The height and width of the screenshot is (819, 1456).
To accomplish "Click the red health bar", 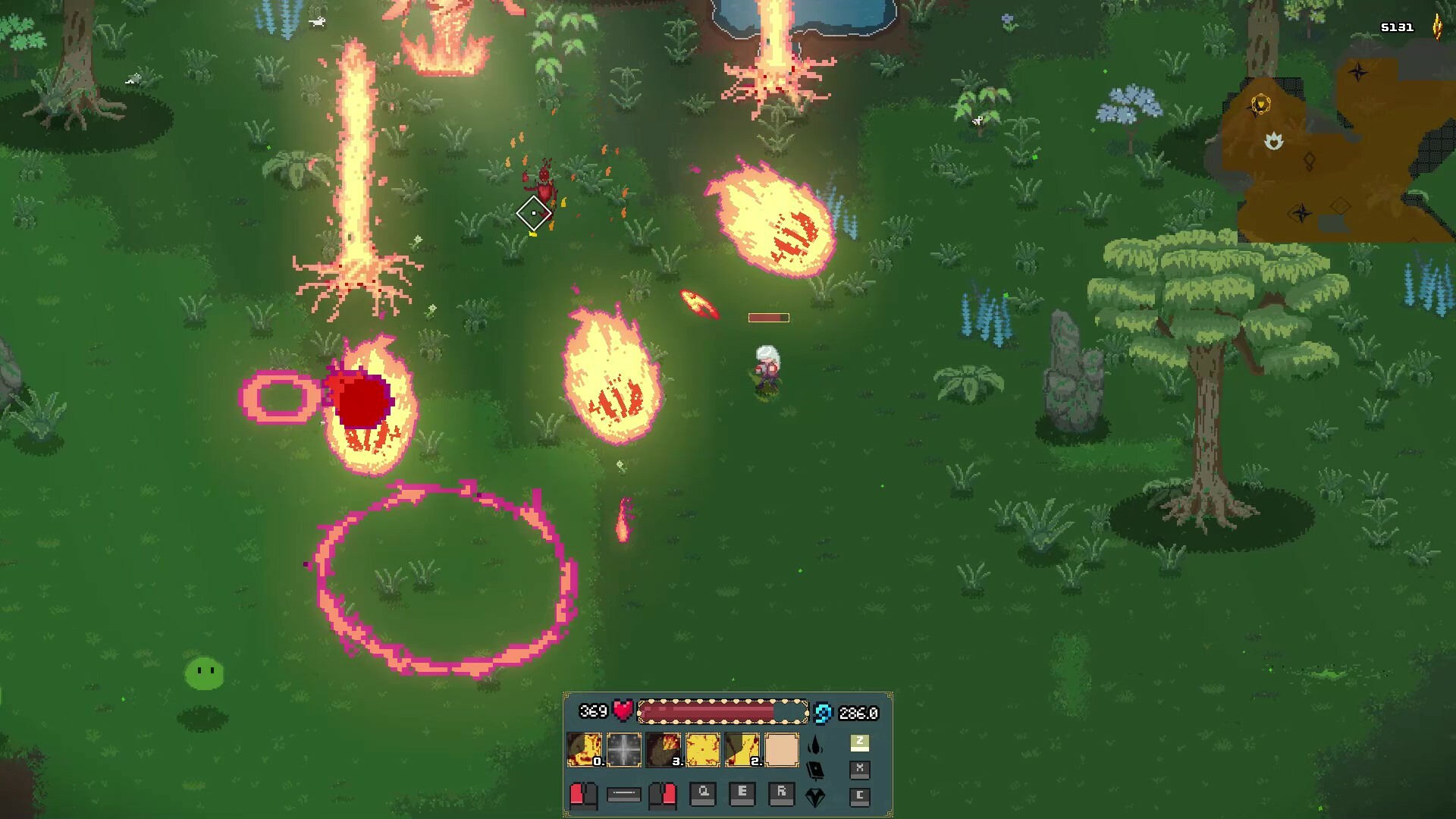I will click(720, 711).
